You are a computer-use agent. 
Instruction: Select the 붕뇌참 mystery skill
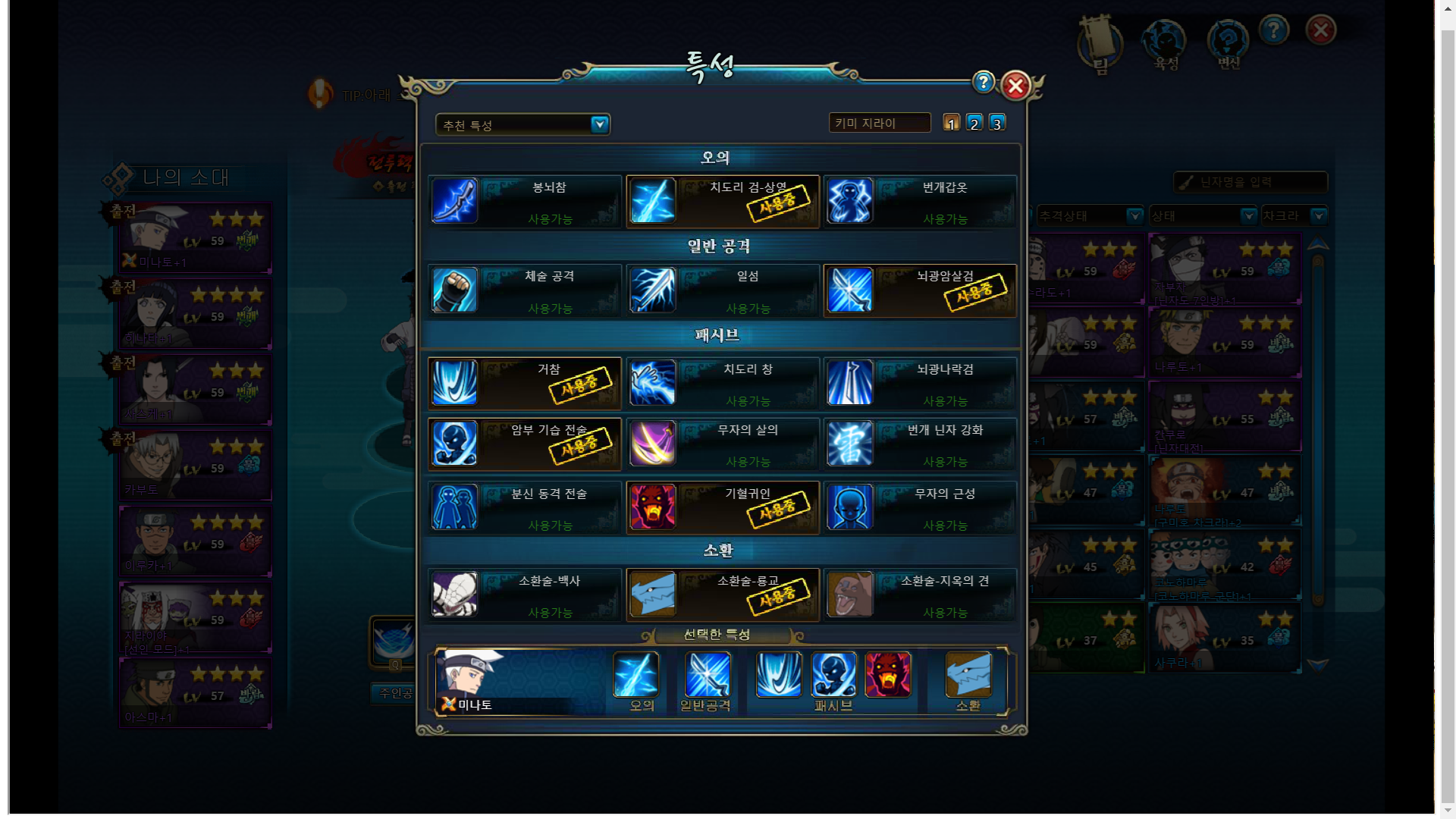525,202
